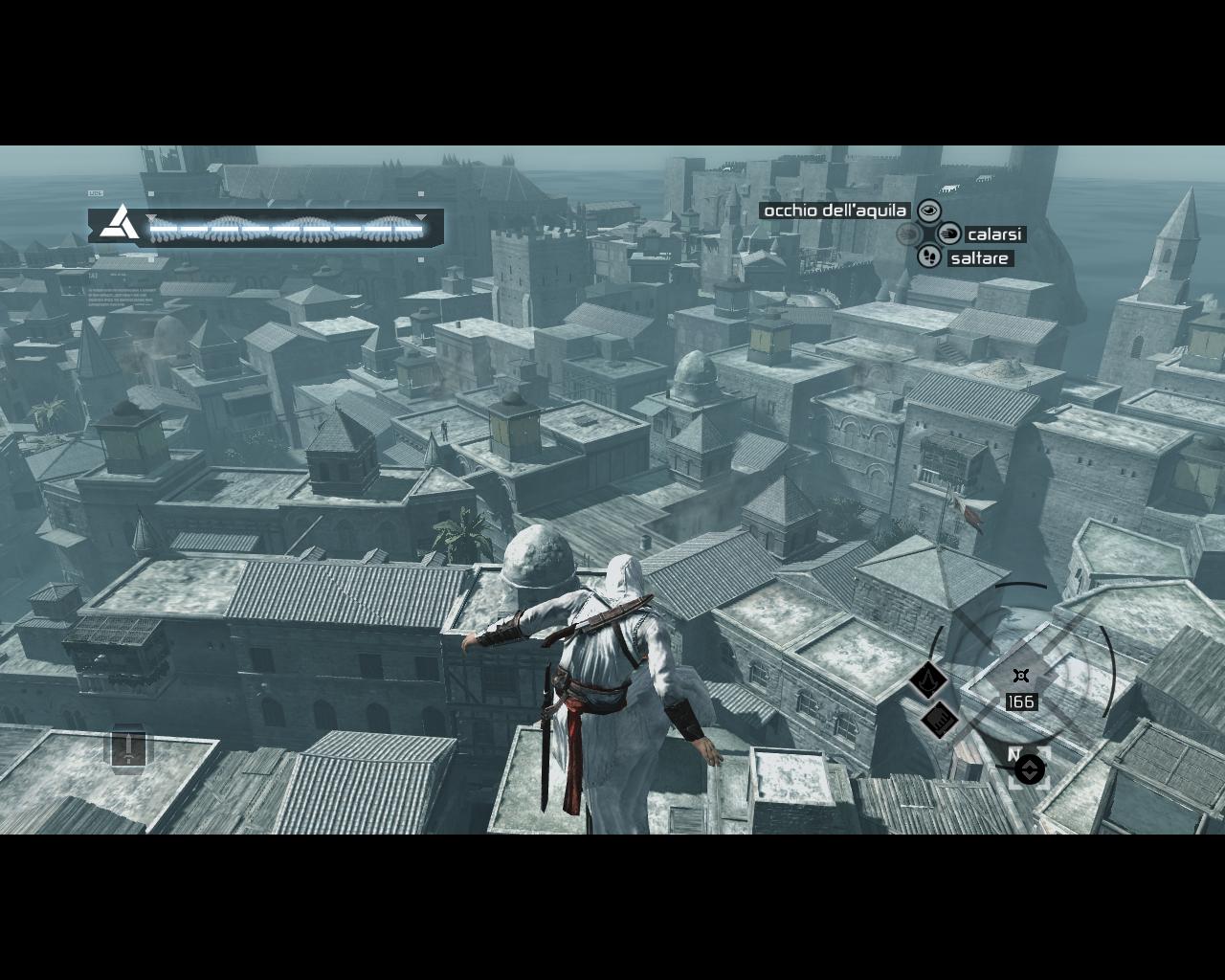Select the eagle eye icon beside 'occhio dell'aquila'
The image size is (1225, 980).
[929, 212]
